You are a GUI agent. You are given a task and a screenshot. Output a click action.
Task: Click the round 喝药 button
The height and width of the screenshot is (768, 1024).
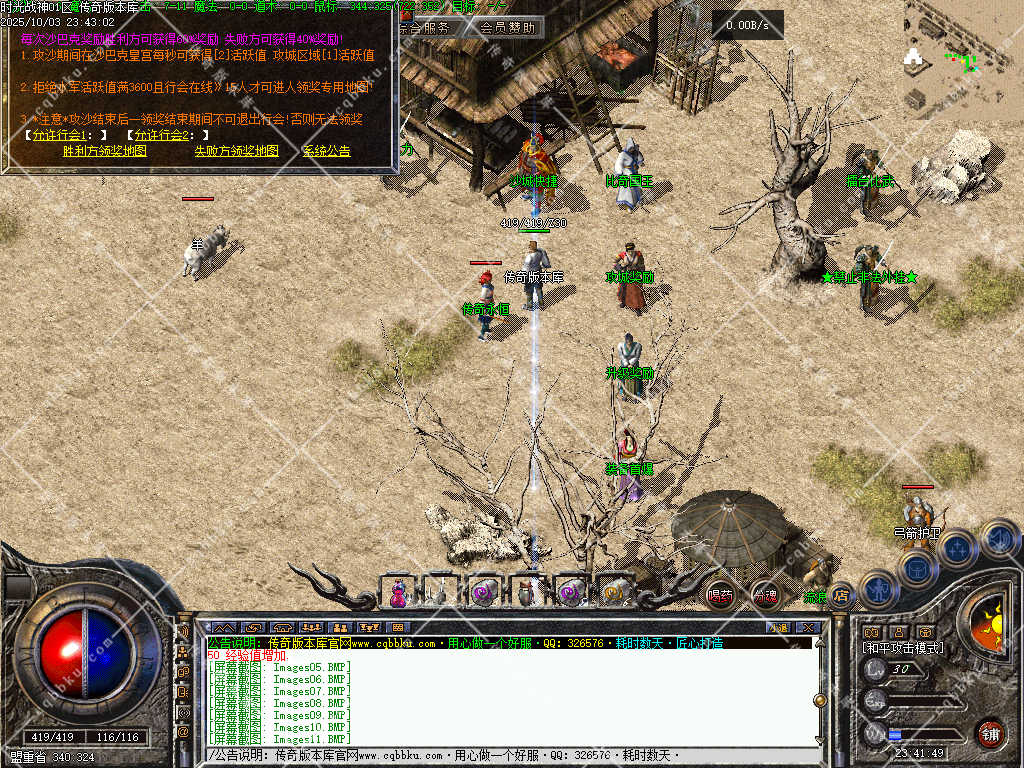[x=720, y=595]
